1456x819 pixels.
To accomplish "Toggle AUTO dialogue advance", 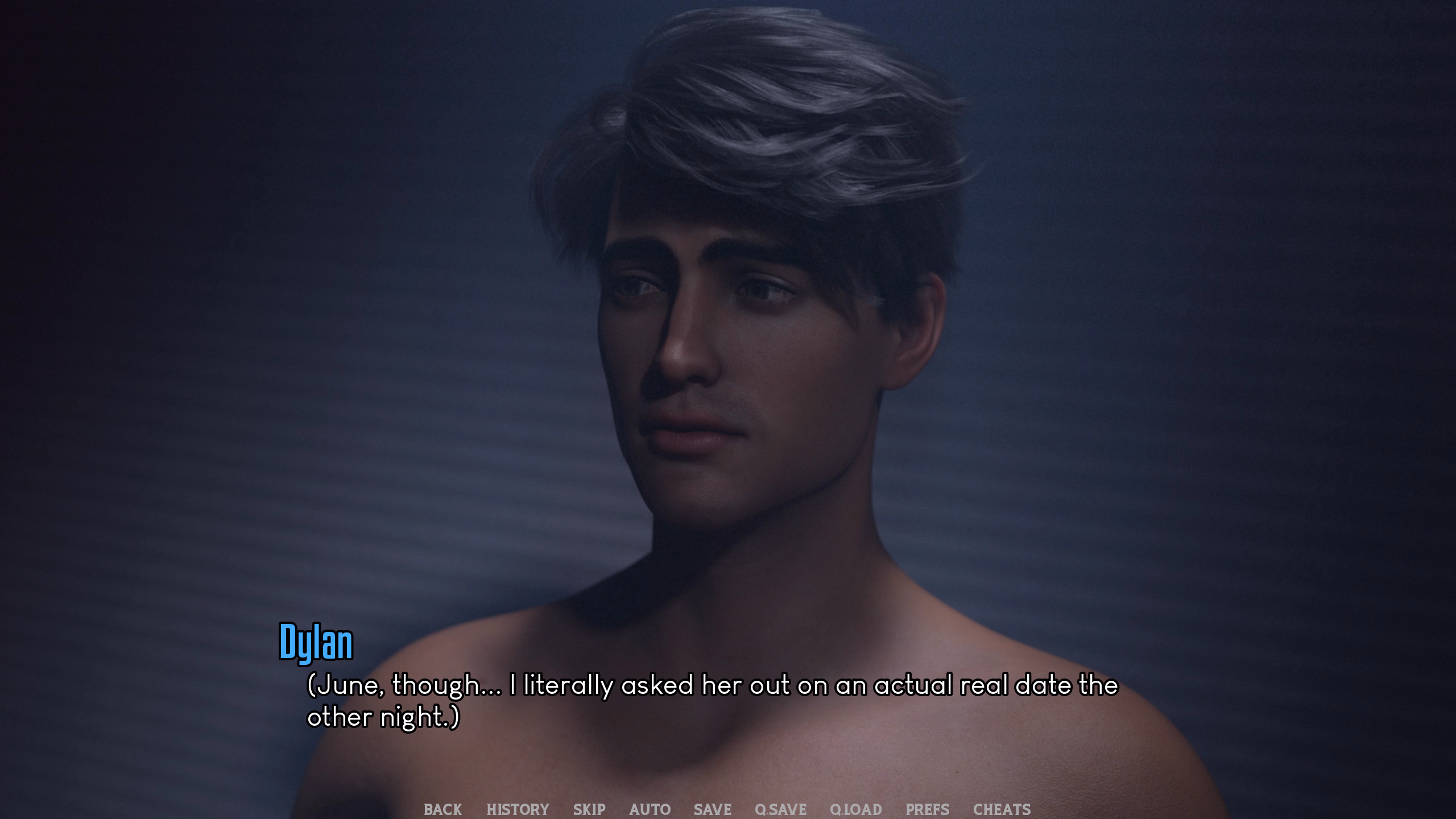I will 650,809.
